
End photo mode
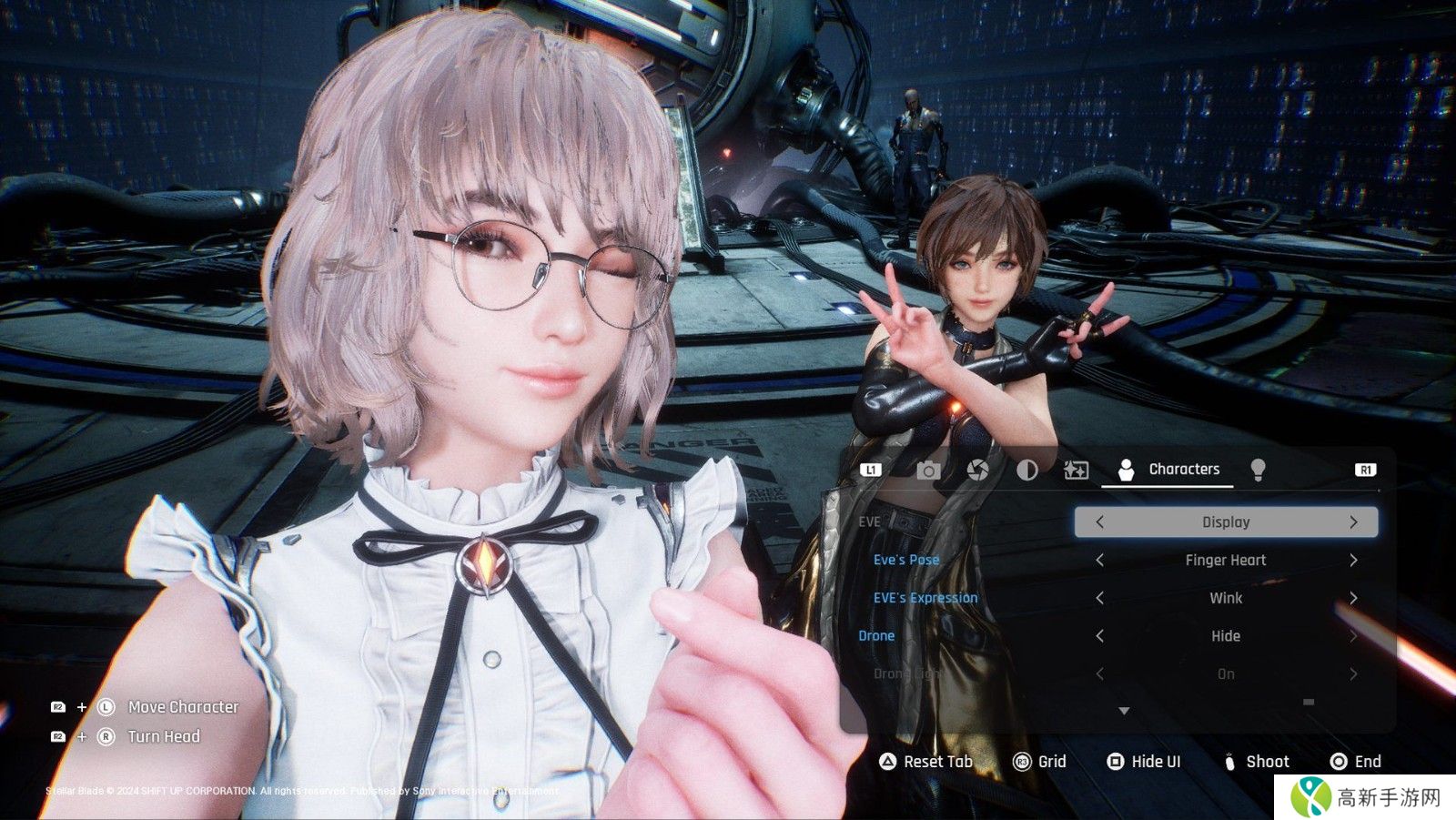(x=1356, y=762)
